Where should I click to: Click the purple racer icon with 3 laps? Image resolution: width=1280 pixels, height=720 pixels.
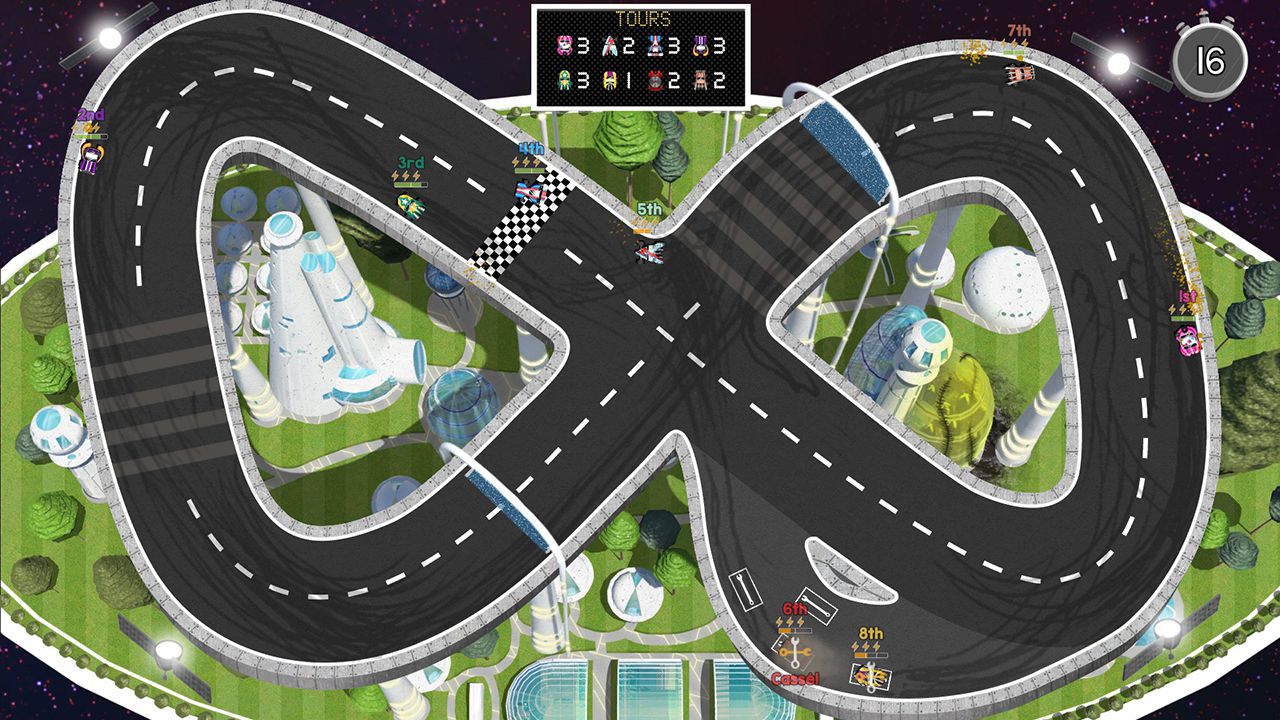tap(700, 47)
